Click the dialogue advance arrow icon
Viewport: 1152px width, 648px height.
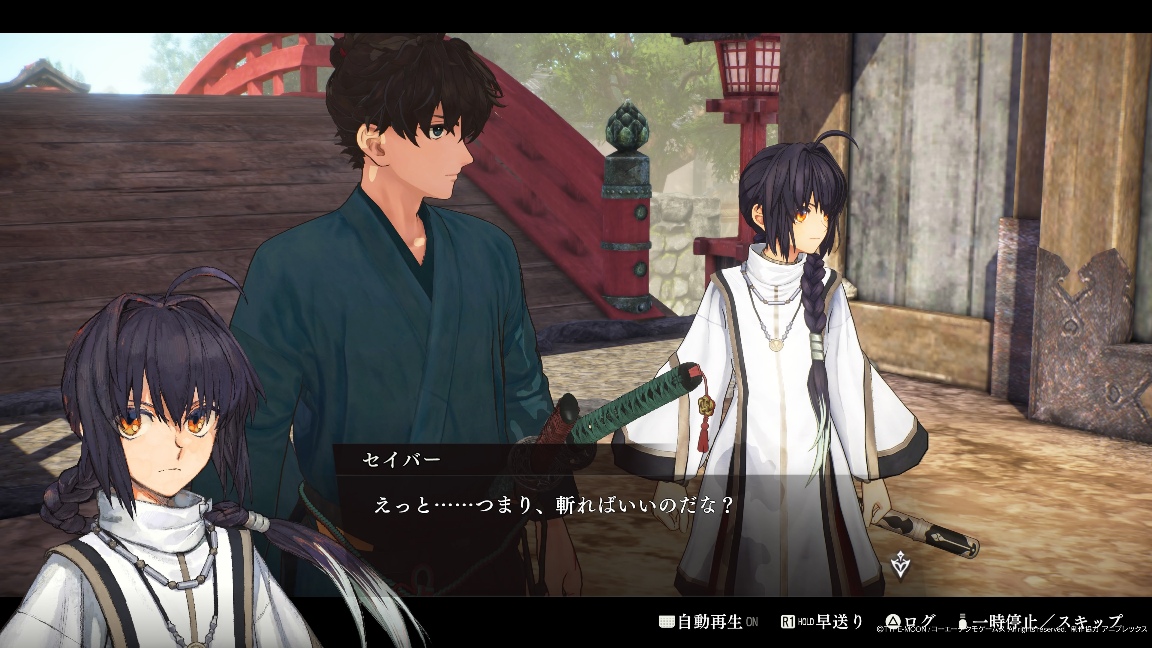901,564
